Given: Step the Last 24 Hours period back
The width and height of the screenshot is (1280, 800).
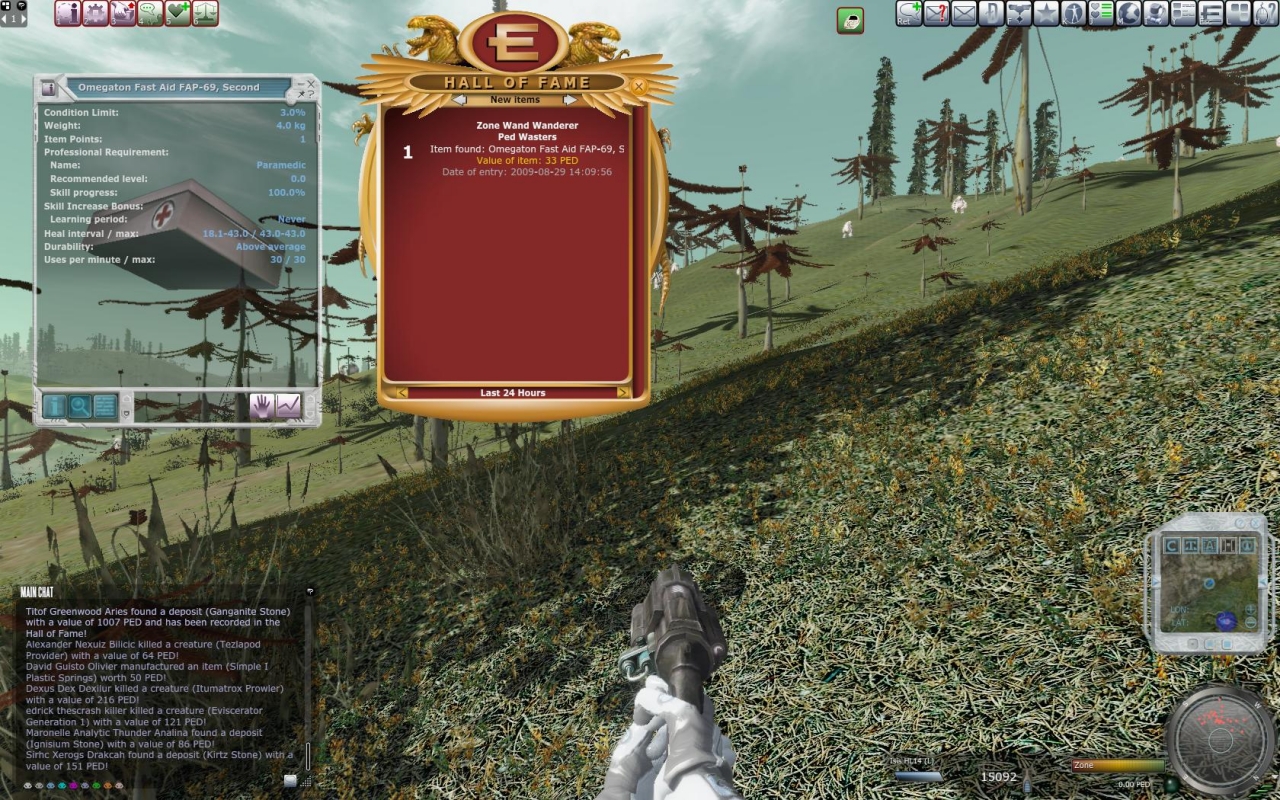Looking at the screenshot, I should (402, 393).
